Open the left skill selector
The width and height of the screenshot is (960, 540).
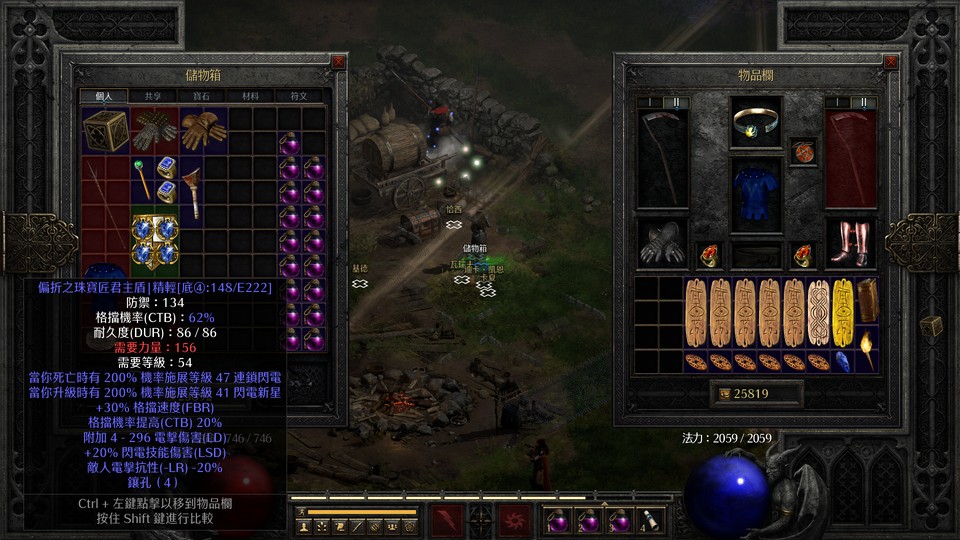click(x=446, y=520)
